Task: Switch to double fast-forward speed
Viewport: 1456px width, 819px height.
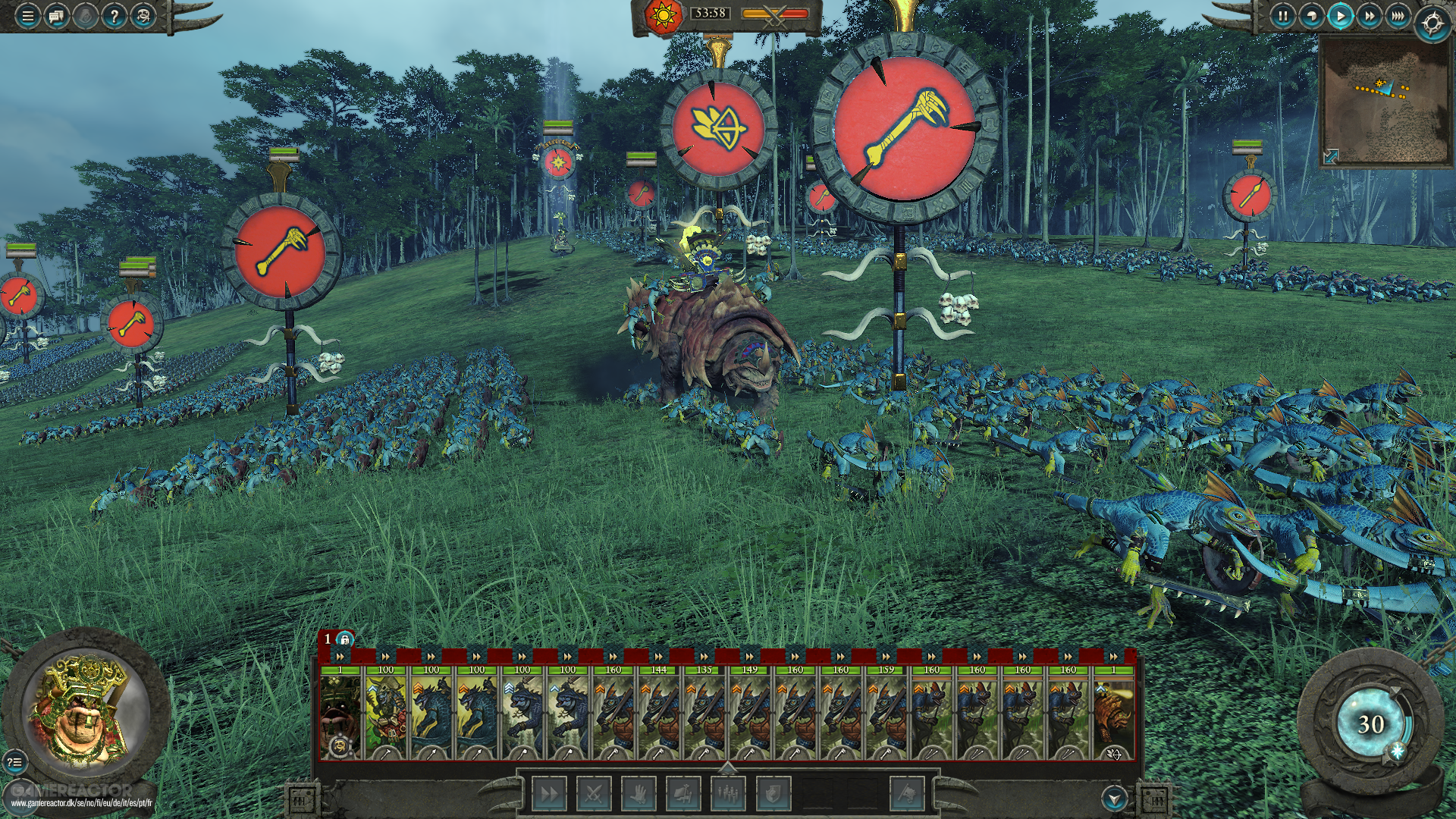Action: (1369, 16)
